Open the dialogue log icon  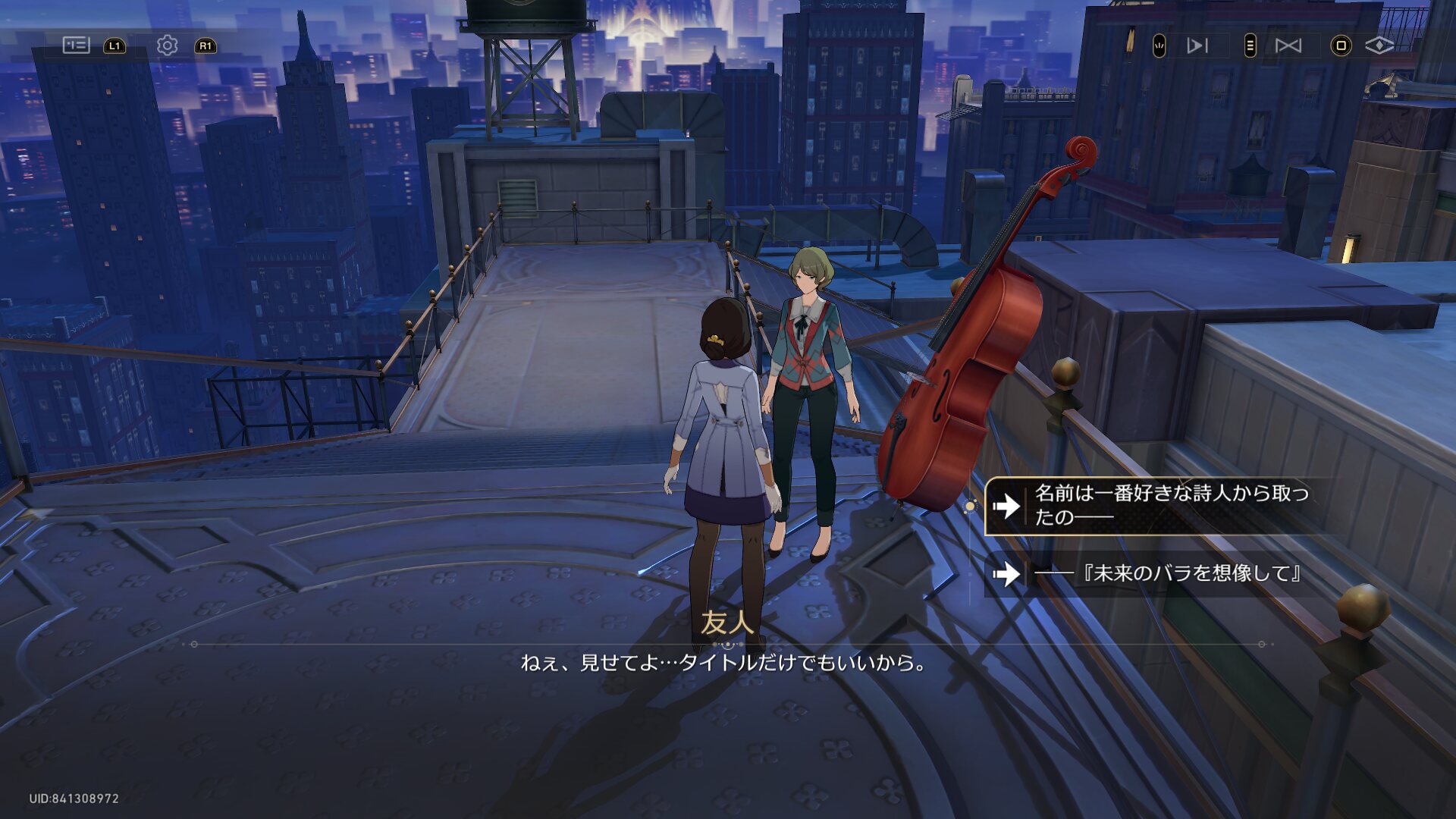(x=76, y=45)
